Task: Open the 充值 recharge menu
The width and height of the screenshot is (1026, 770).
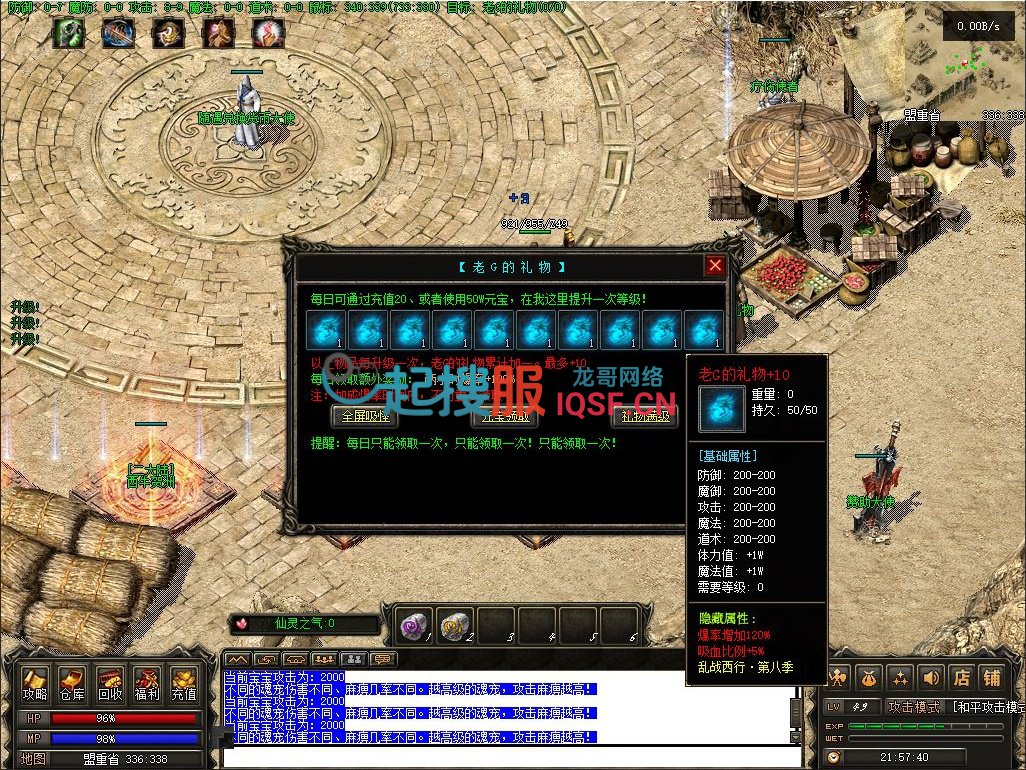Action: (183, 684)
